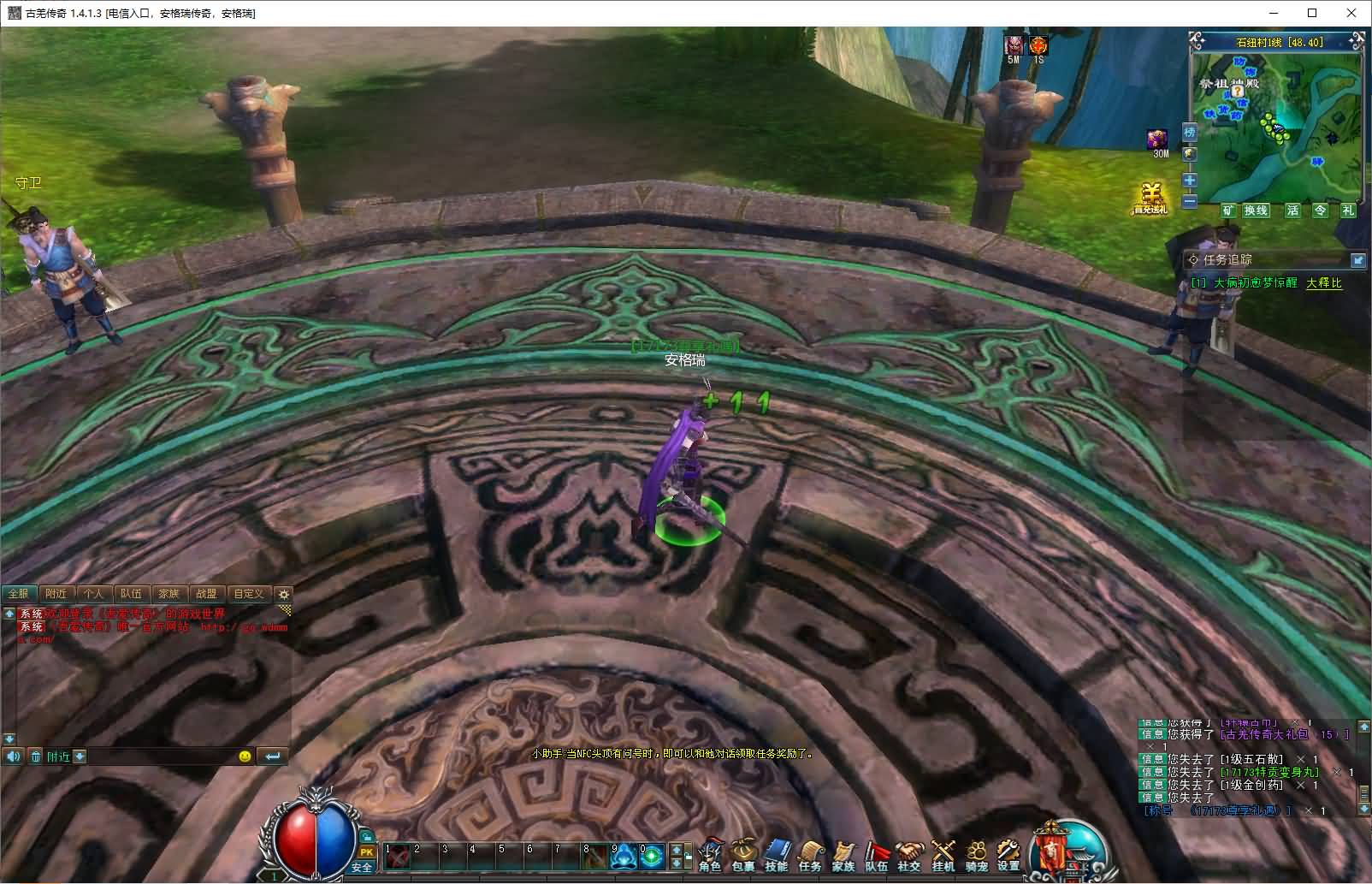Open the 任务 quest scroll
Image resolution: width=1372 pixels, height=884 pixels.
click(x=810, y=856)
